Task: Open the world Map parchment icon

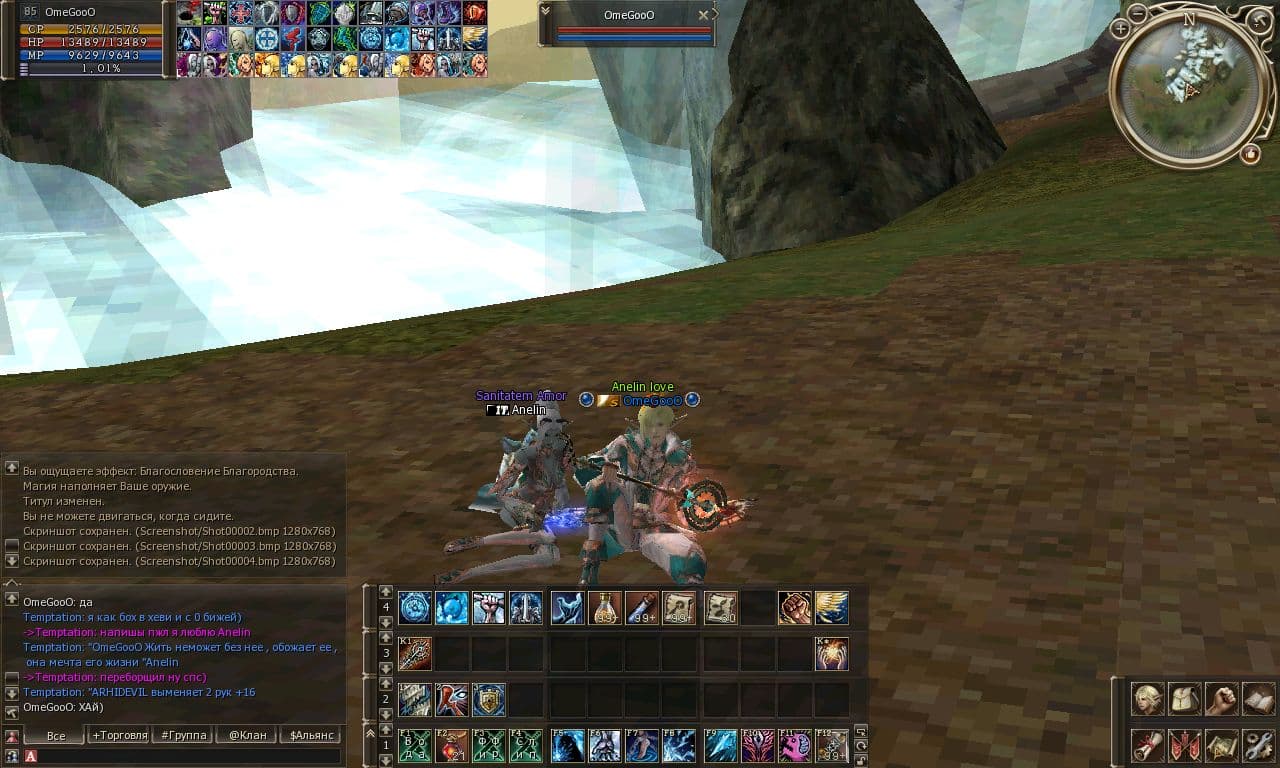Action: (x=1222, y=745)
